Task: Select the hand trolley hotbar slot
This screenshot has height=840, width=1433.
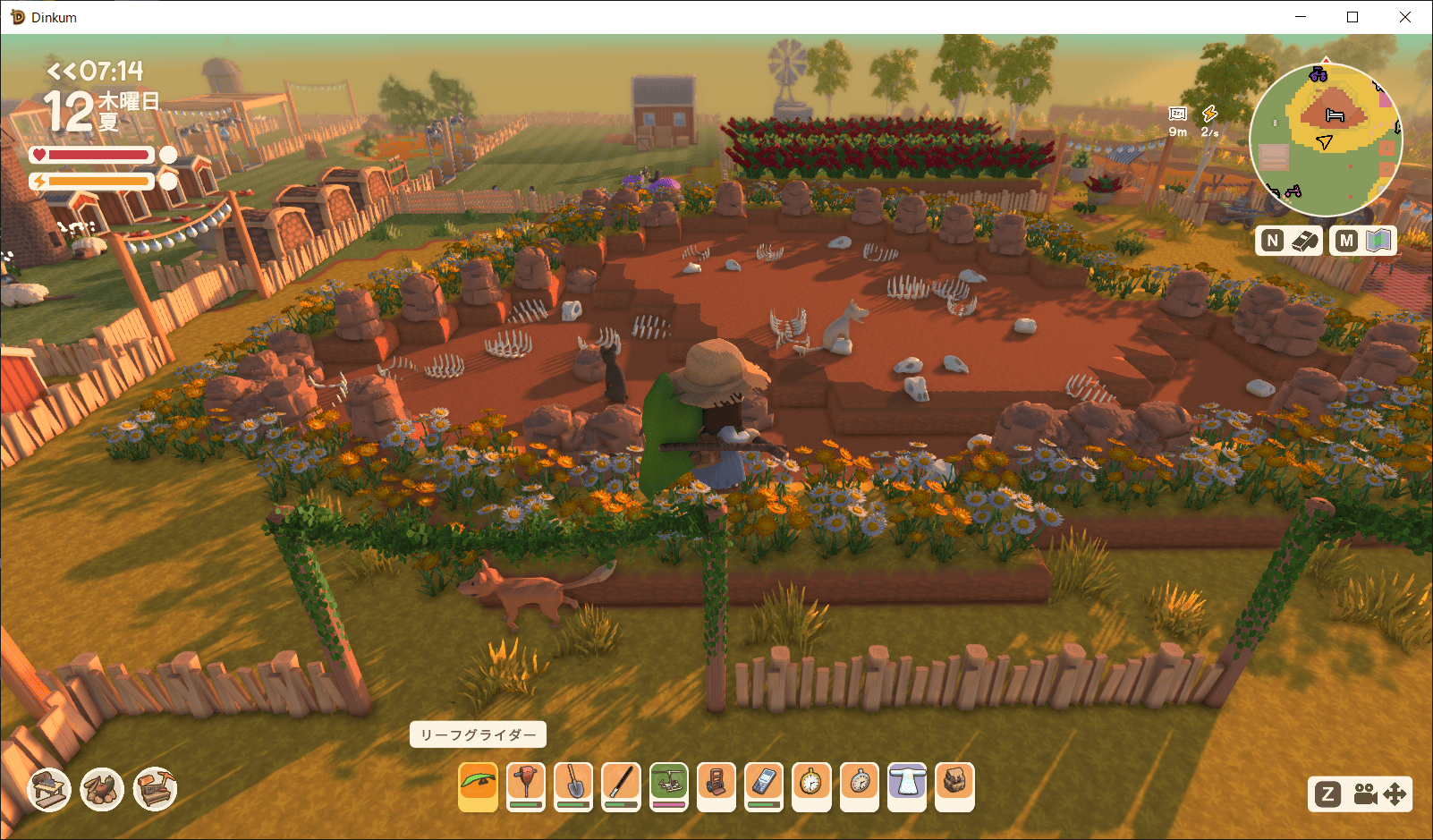Action: pyautogui.click(x=716, y=786)
